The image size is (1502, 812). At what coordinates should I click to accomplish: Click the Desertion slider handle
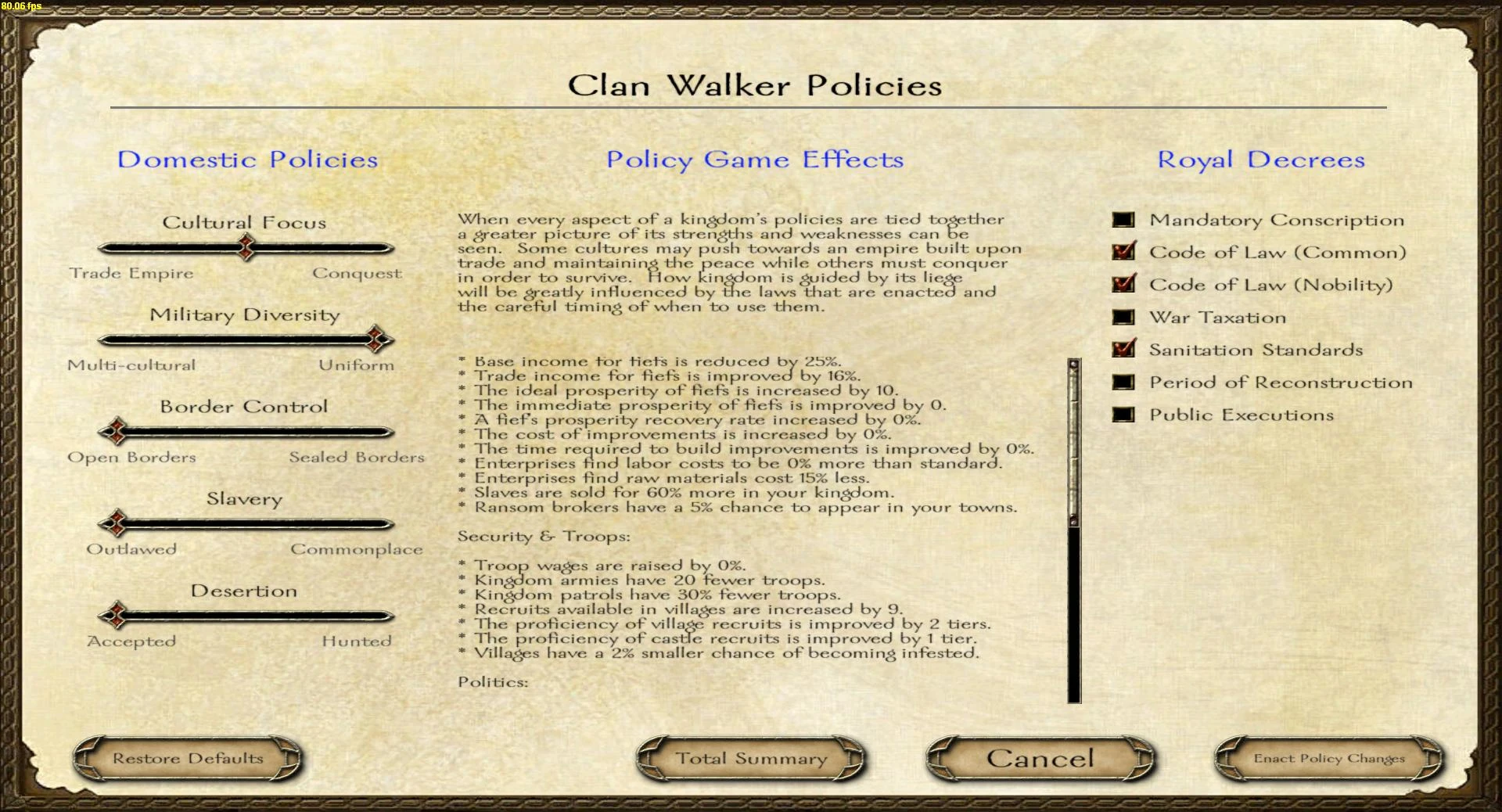[116, 616]
